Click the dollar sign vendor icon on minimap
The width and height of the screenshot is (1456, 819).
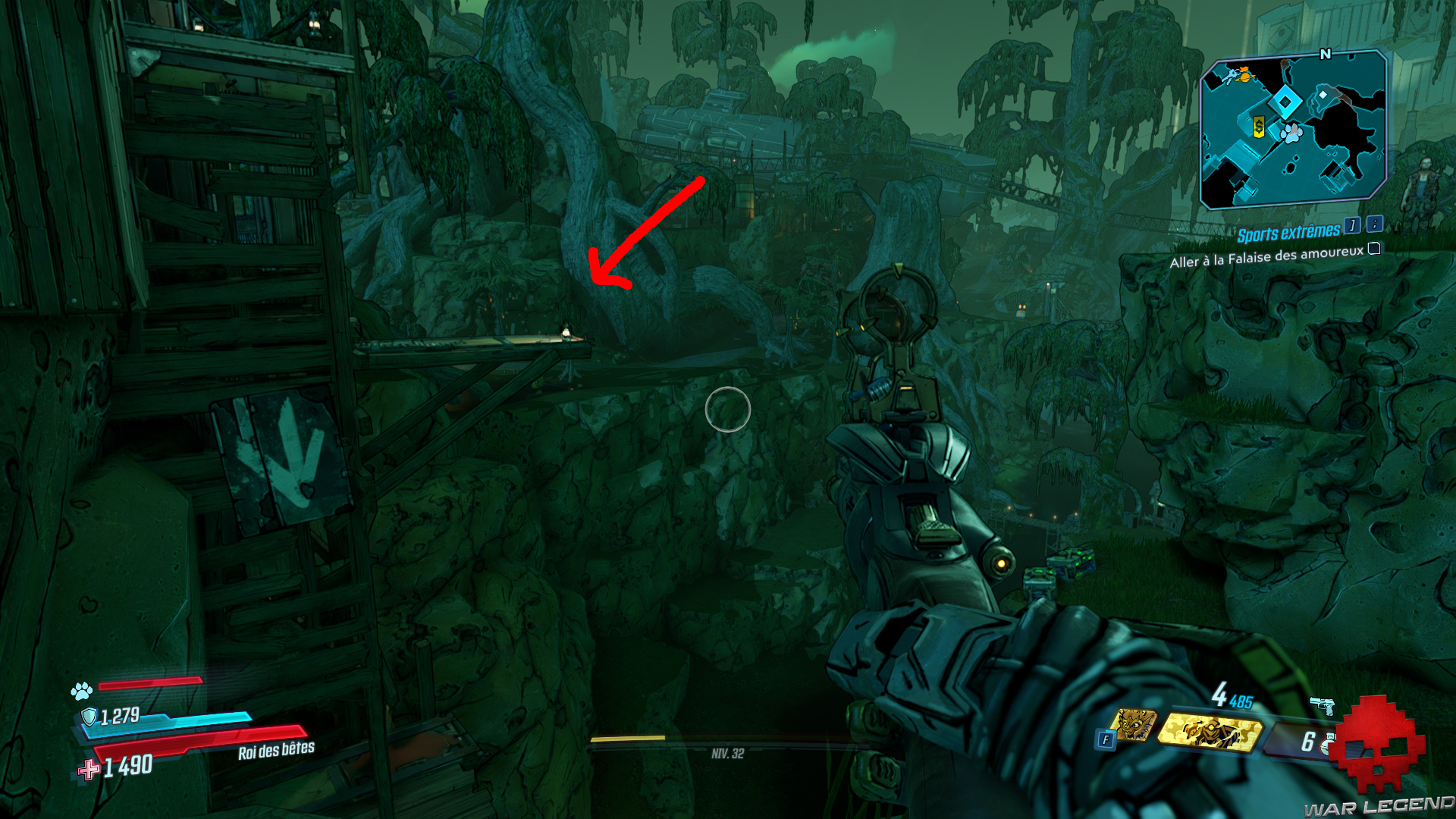1259,126
